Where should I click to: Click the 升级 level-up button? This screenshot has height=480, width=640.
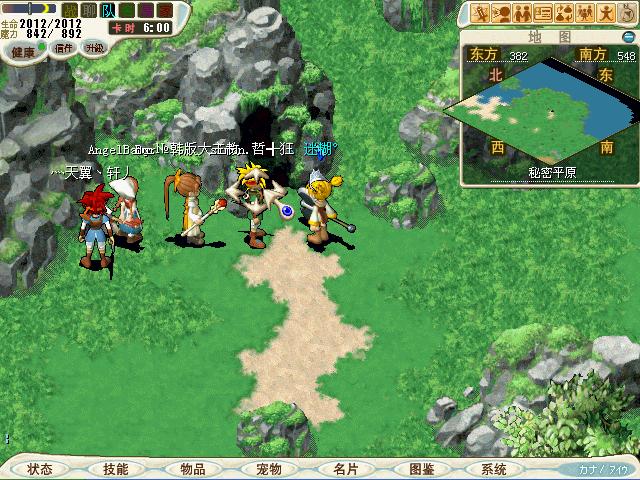94,48
